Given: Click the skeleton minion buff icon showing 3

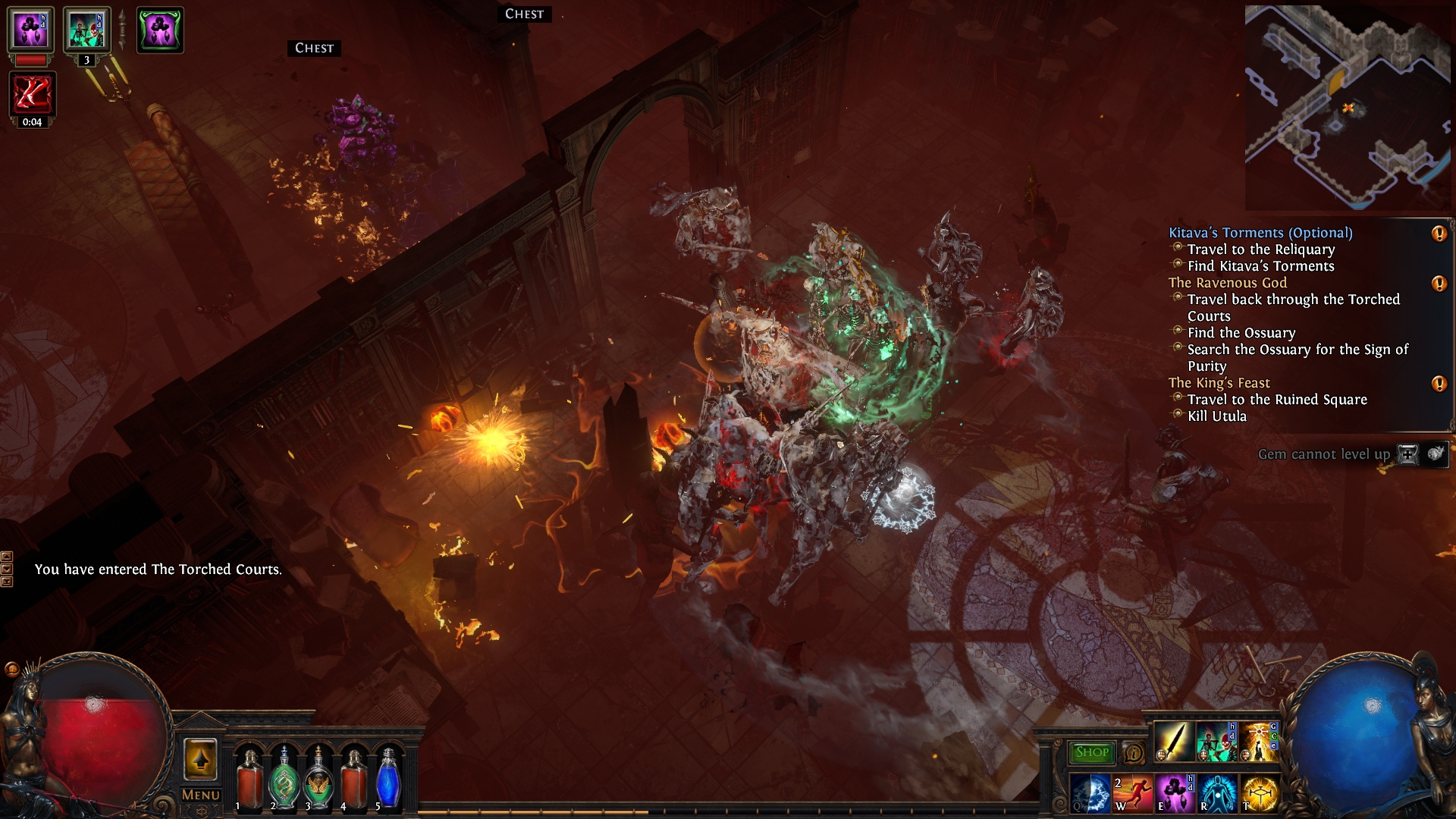Looking at the screenshot, I should (86, 30).
